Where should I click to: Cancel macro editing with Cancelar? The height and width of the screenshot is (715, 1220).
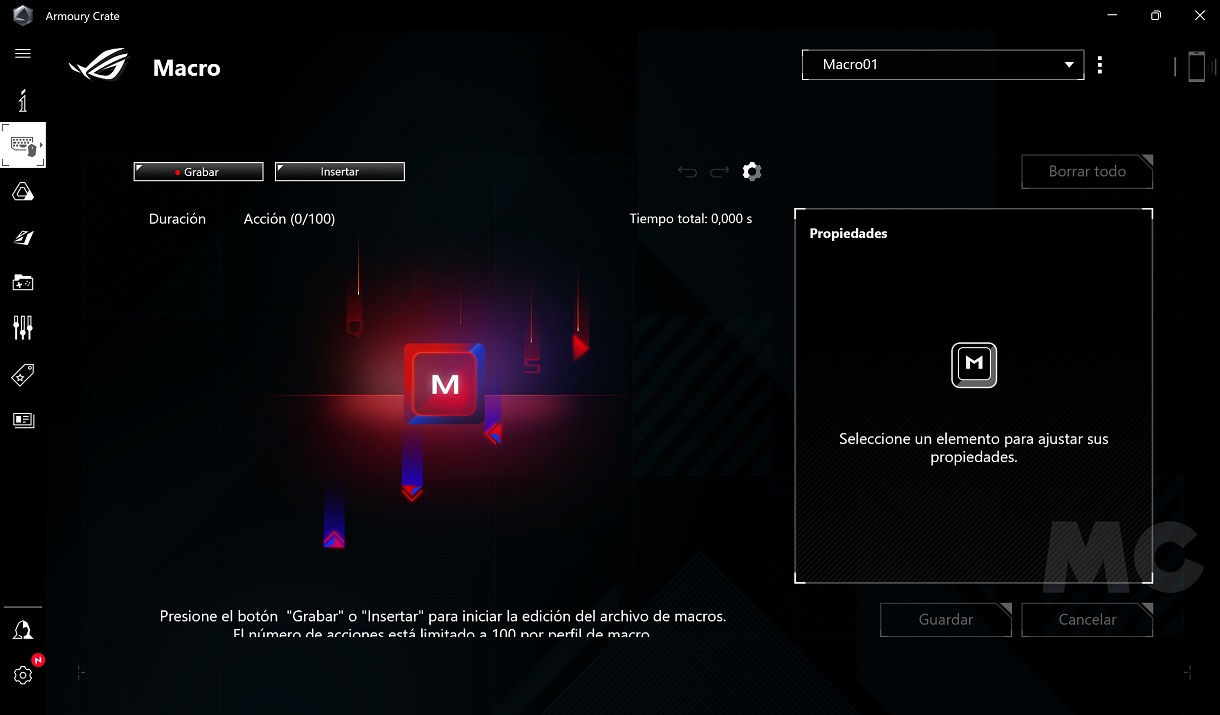(1087, 620)
